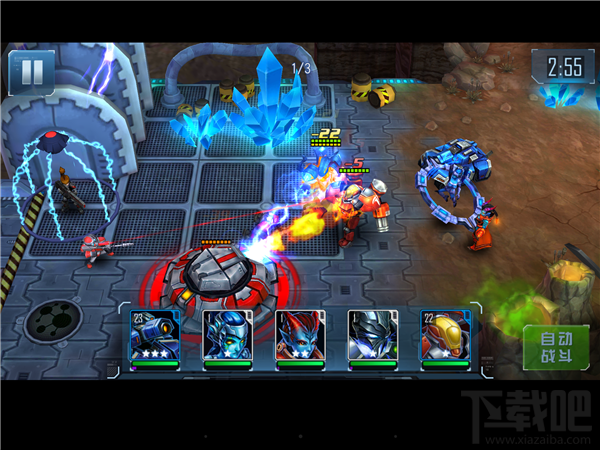Pause the battle

coord(31,71)
